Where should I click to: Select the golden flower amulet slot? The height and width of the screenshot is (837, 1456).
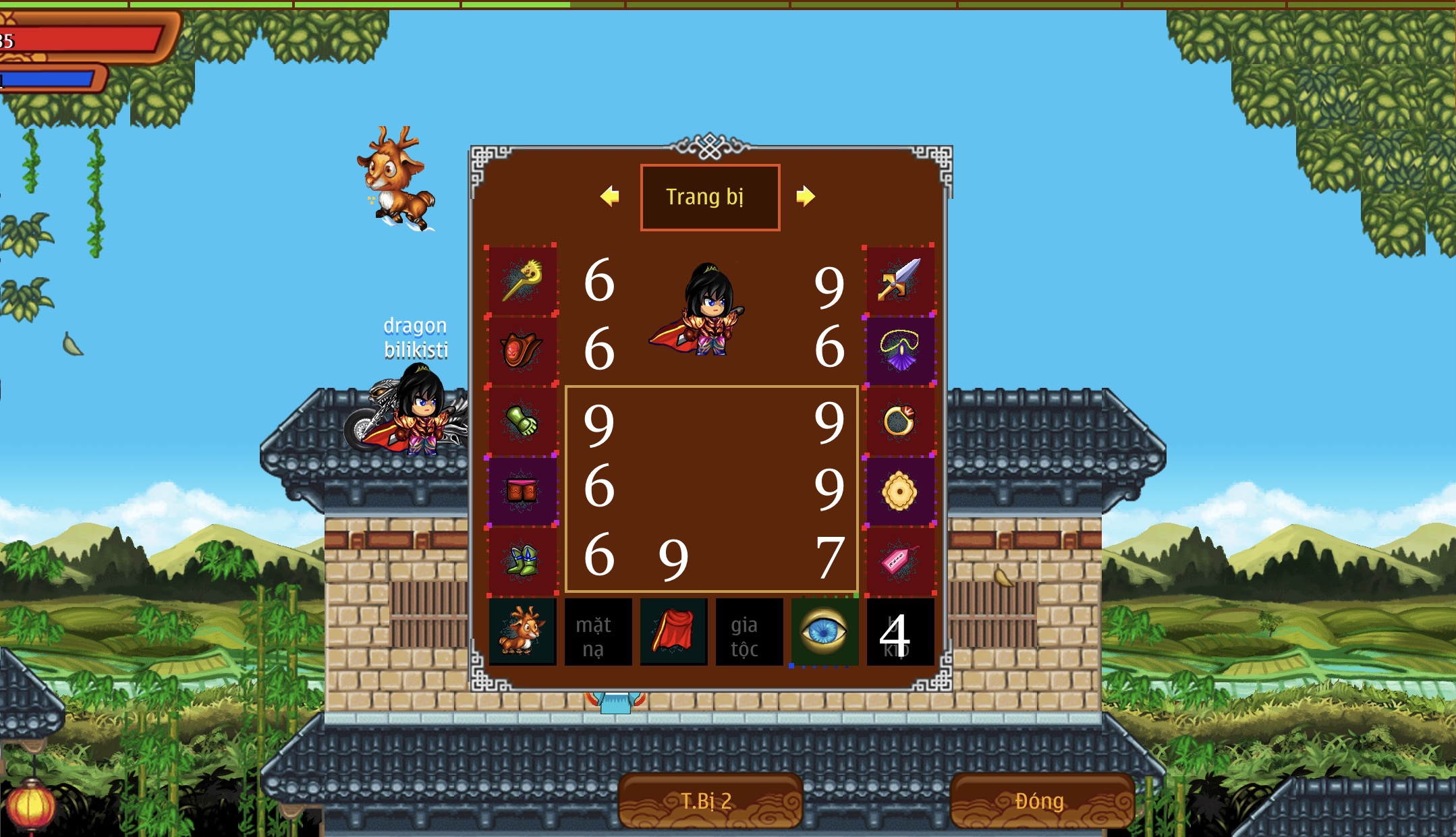pyautogui.click(x=899, y=491)
